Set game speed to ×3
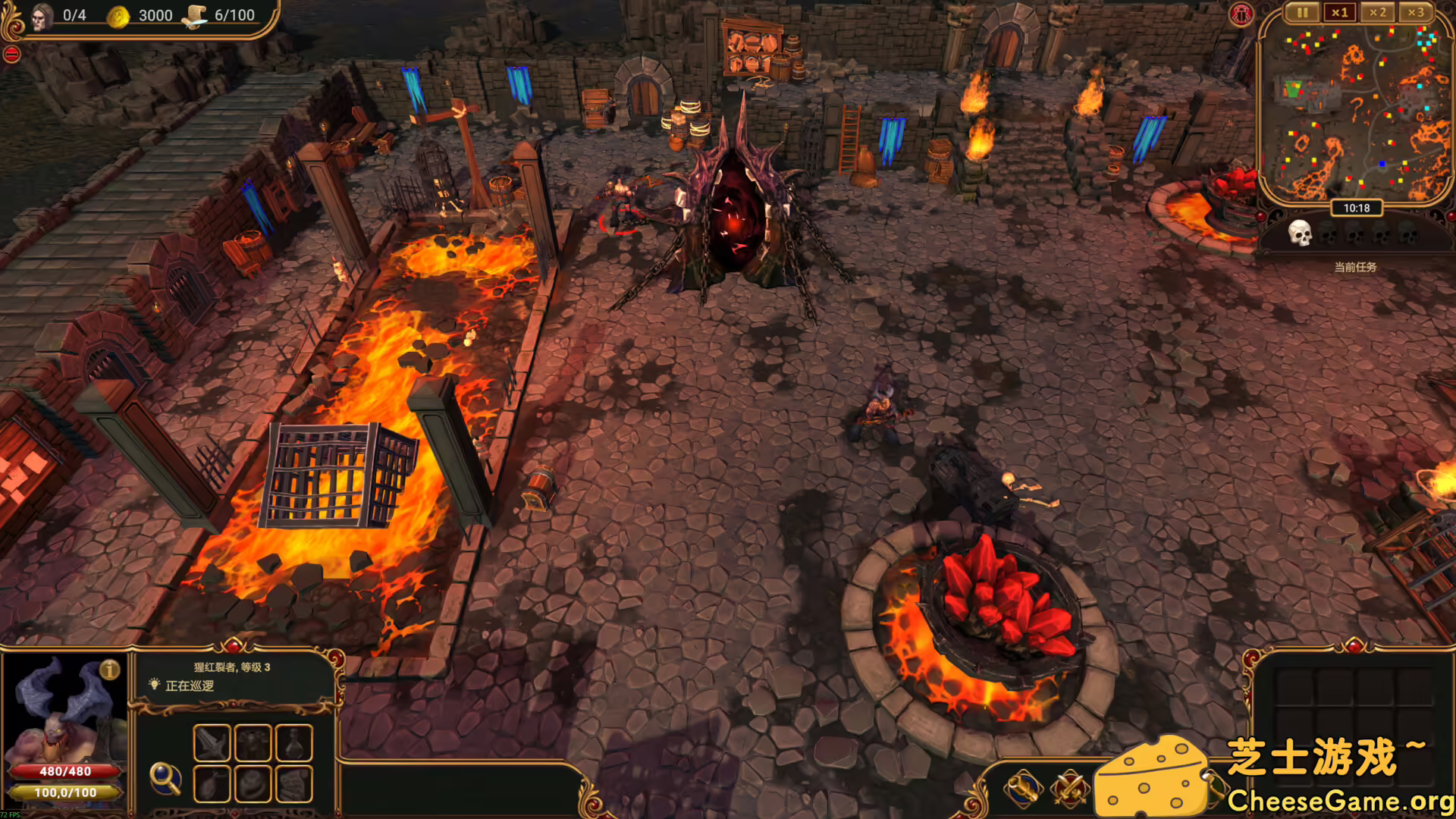This screenshot has width=1456, height=819. (x=1415, y=13)
